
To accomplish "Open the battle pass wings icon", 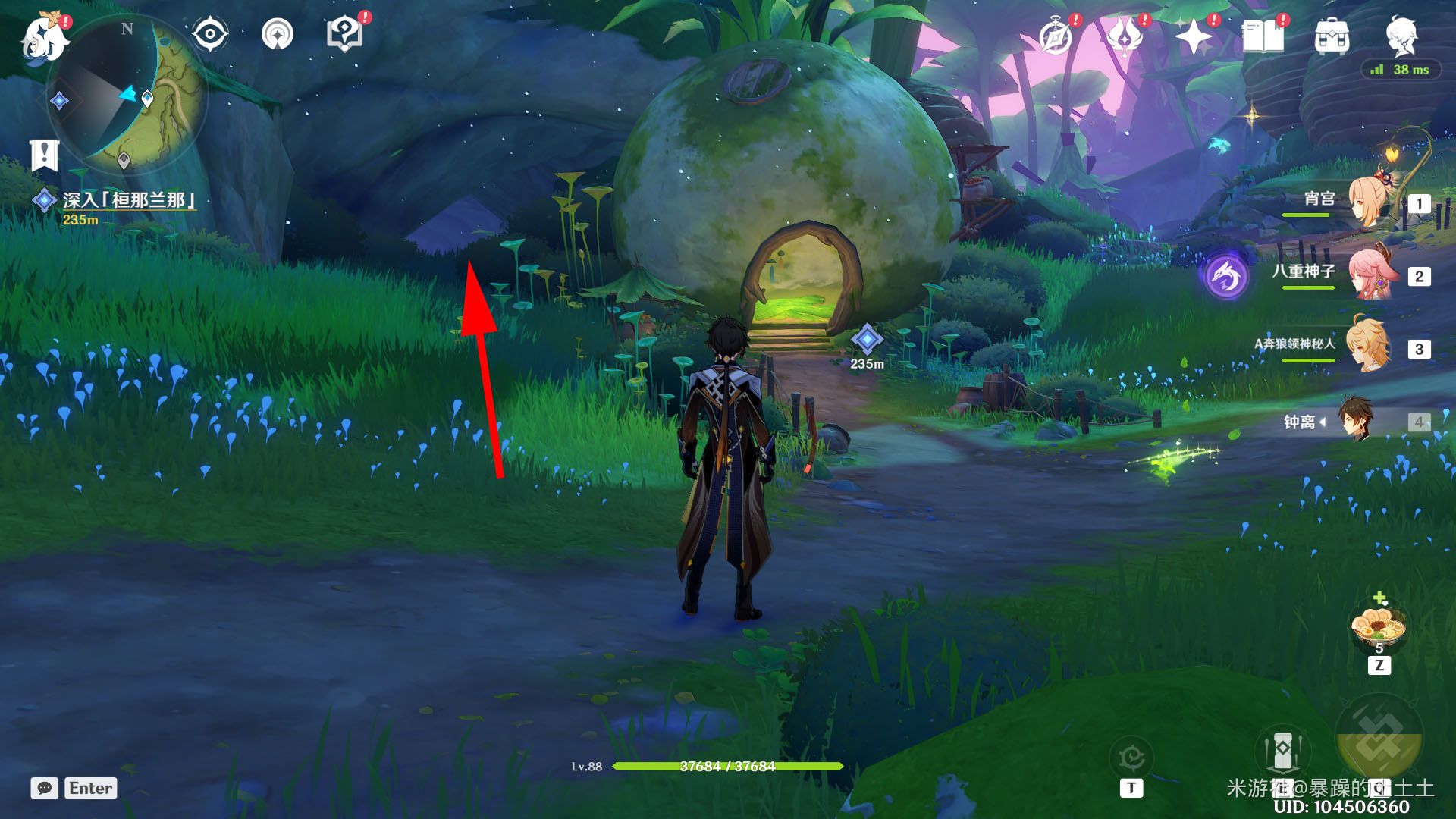I will [x=1124, y=36].
